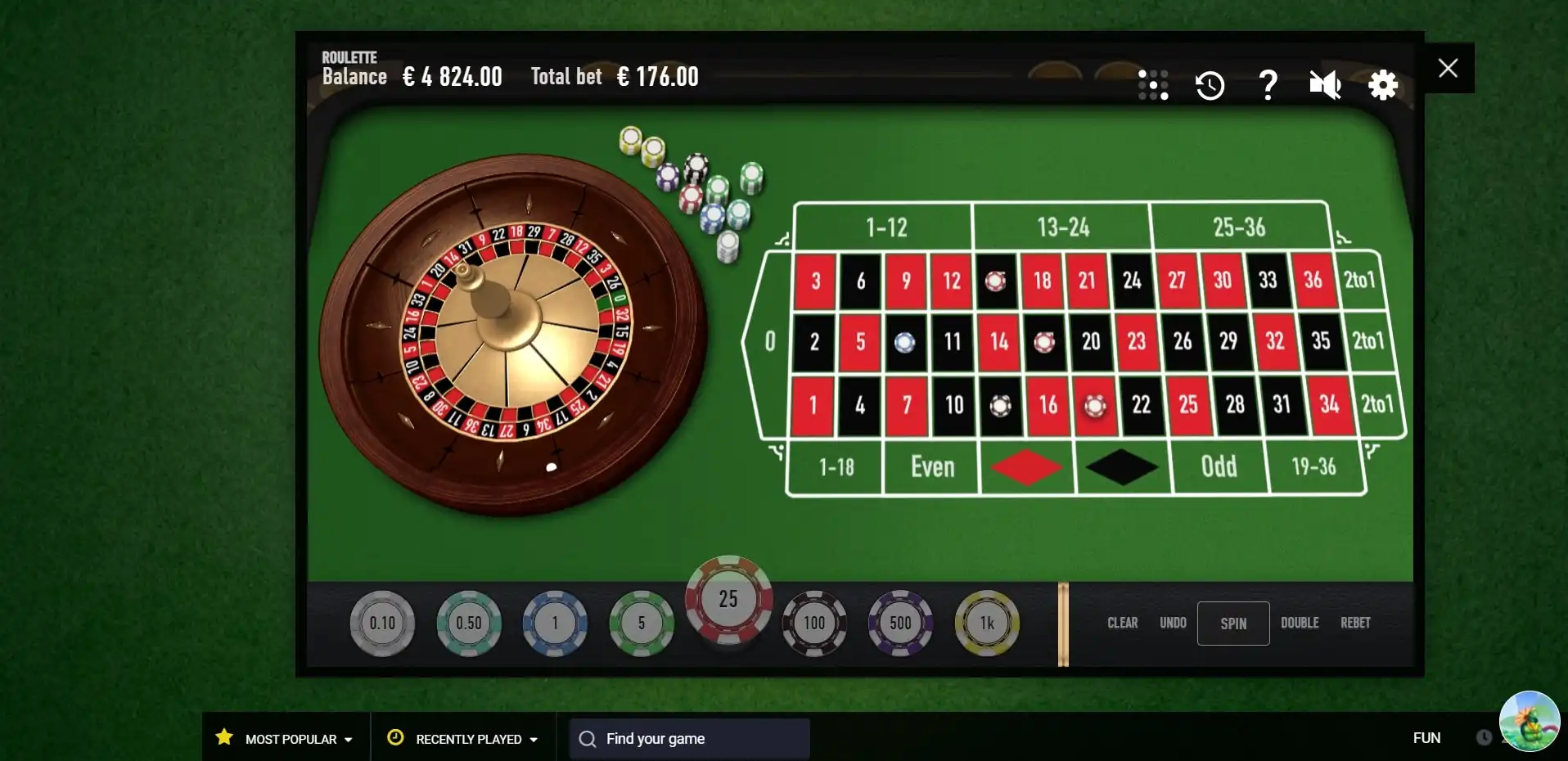Bet on the red diamond

pyautogui.click(x=1026, y=467)
